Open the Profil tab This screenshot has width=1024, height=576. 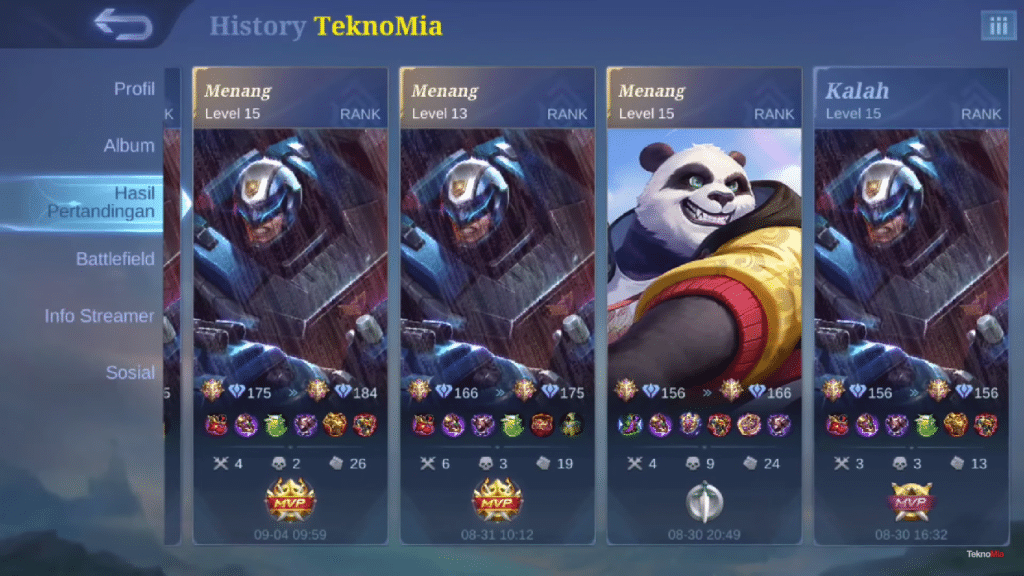tap(134, 89)
